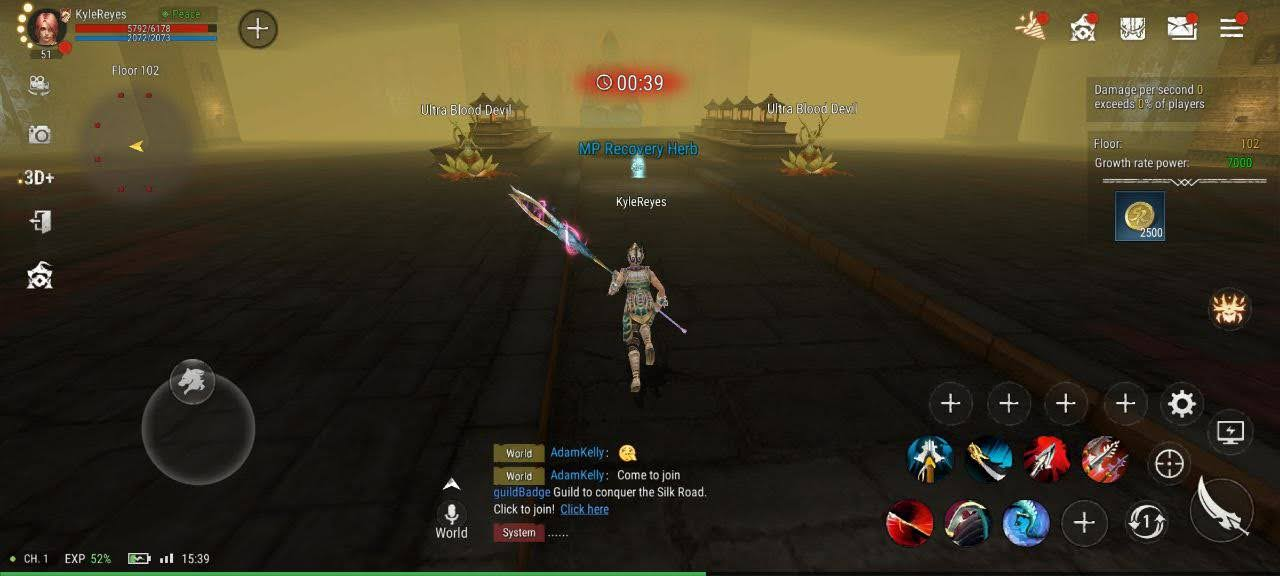The width and height of the screenshot is (1280, 576).
Task: Switch skill page with the cycle button
Action: click(1145, 522)
